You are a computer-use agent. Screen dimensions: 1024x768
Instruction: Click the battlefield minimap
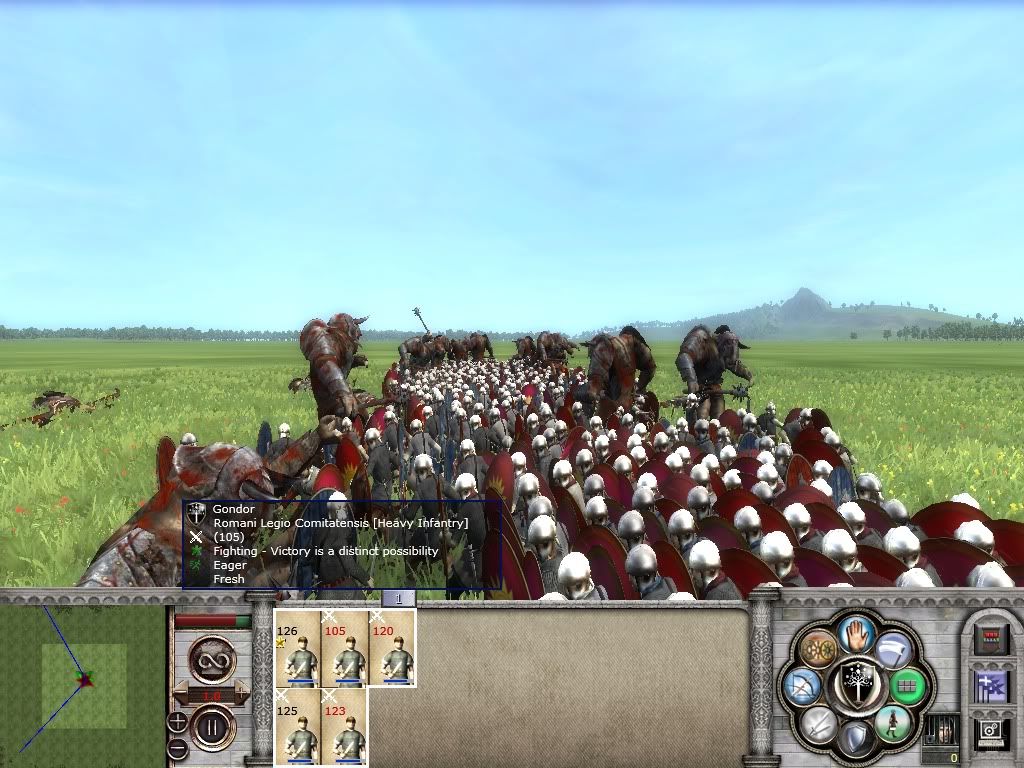tap(83, 680)
